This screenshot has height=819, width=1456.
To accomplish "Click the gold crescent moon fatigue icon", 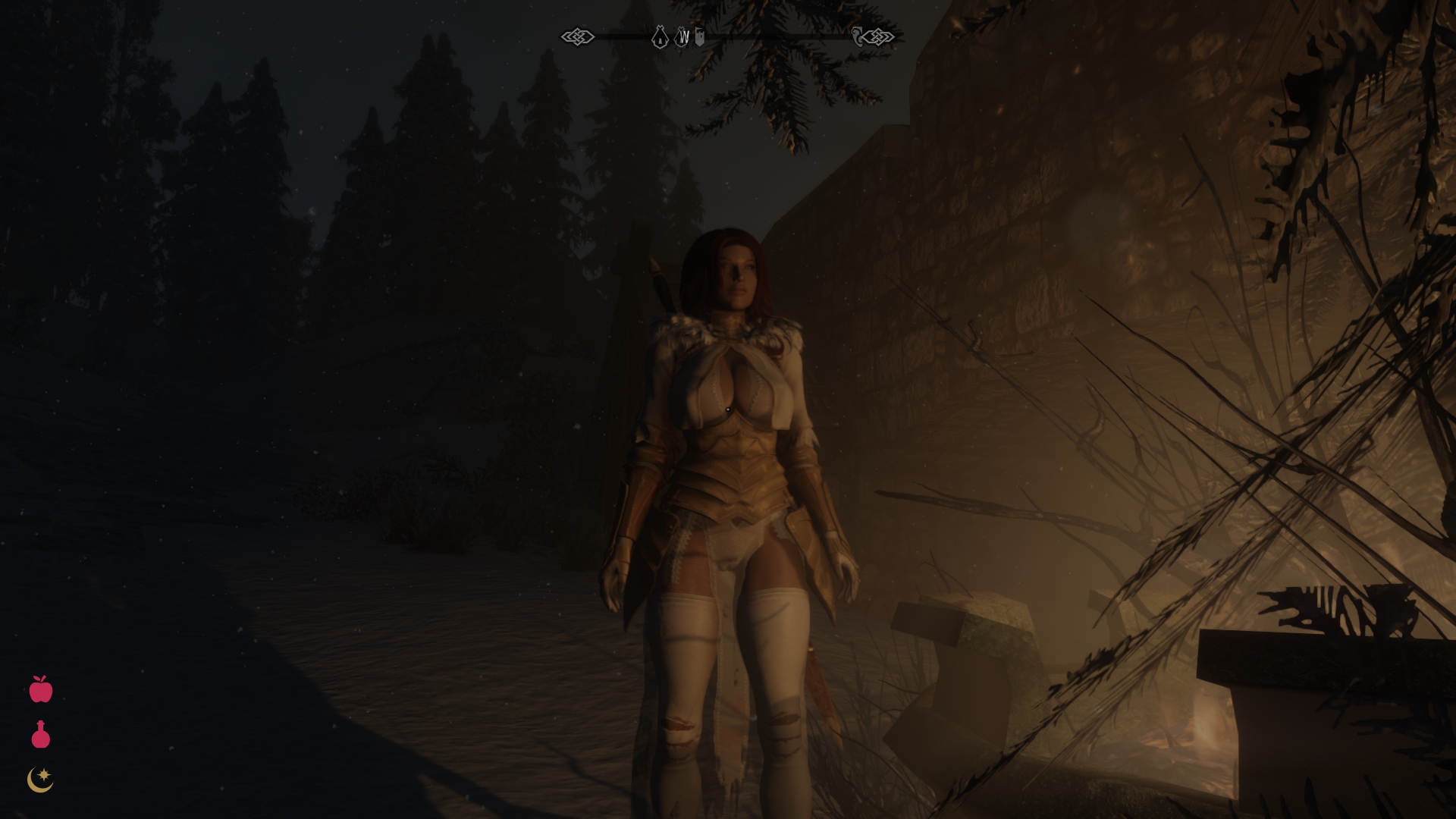I will coord(40,779).
